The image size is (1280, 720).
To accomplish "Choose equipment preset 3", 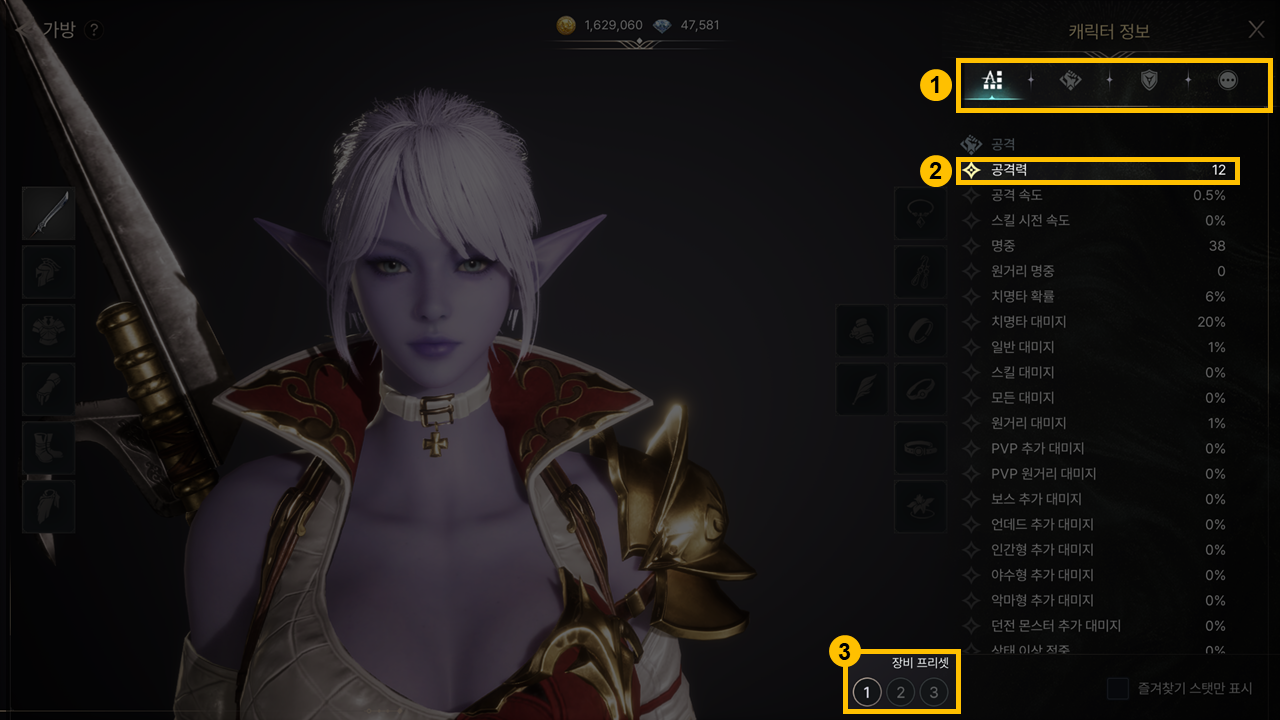I will pos(934,691).
